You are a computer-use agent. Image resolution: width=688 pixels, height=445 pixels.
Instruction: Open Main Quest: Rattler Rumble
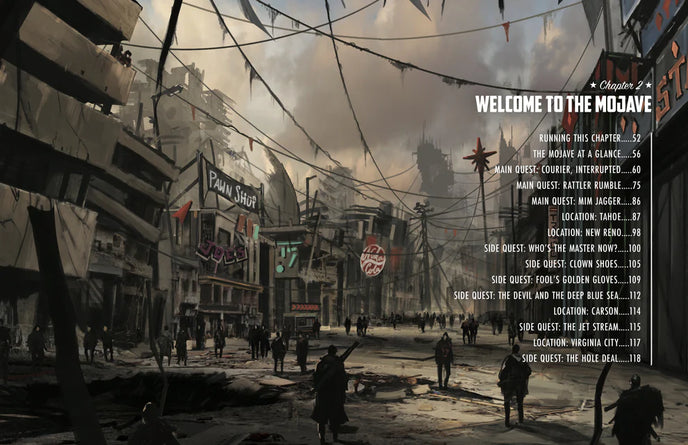click(x=578, y=185)
